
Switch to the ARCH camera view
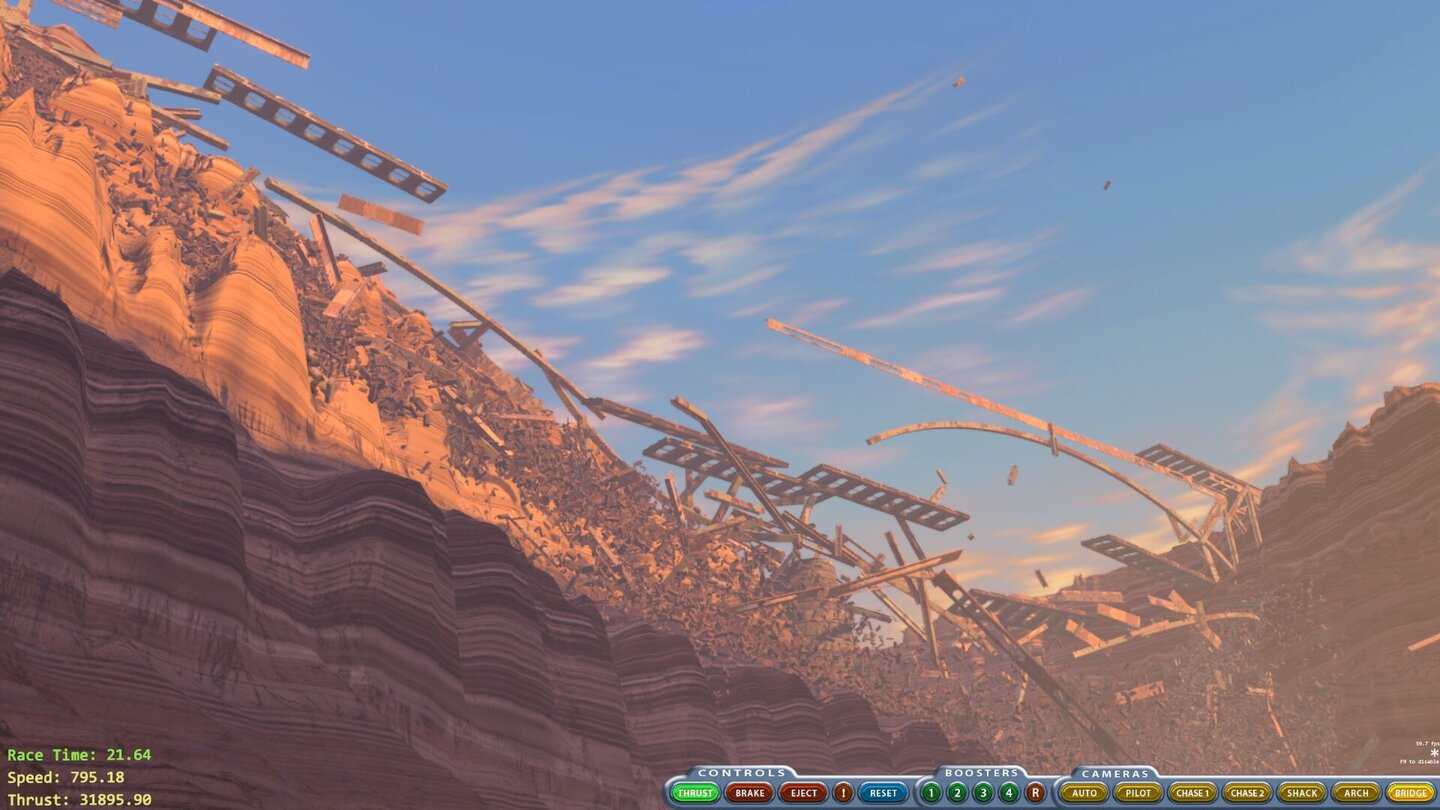pyautogui.click(x=1354, y=793)
